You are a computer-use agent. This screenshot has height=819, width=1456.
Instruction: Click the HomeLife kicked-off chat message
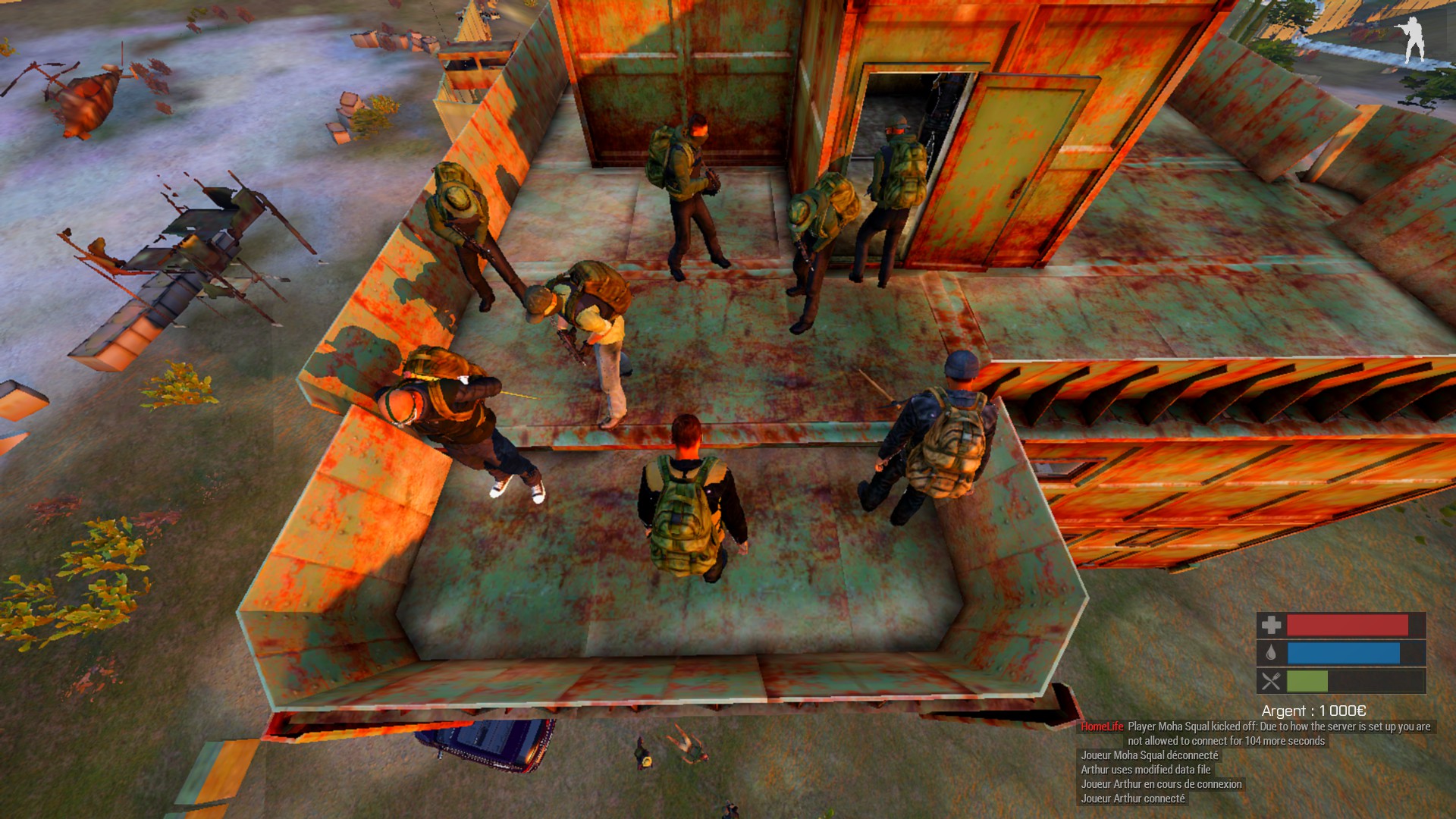1256,733
